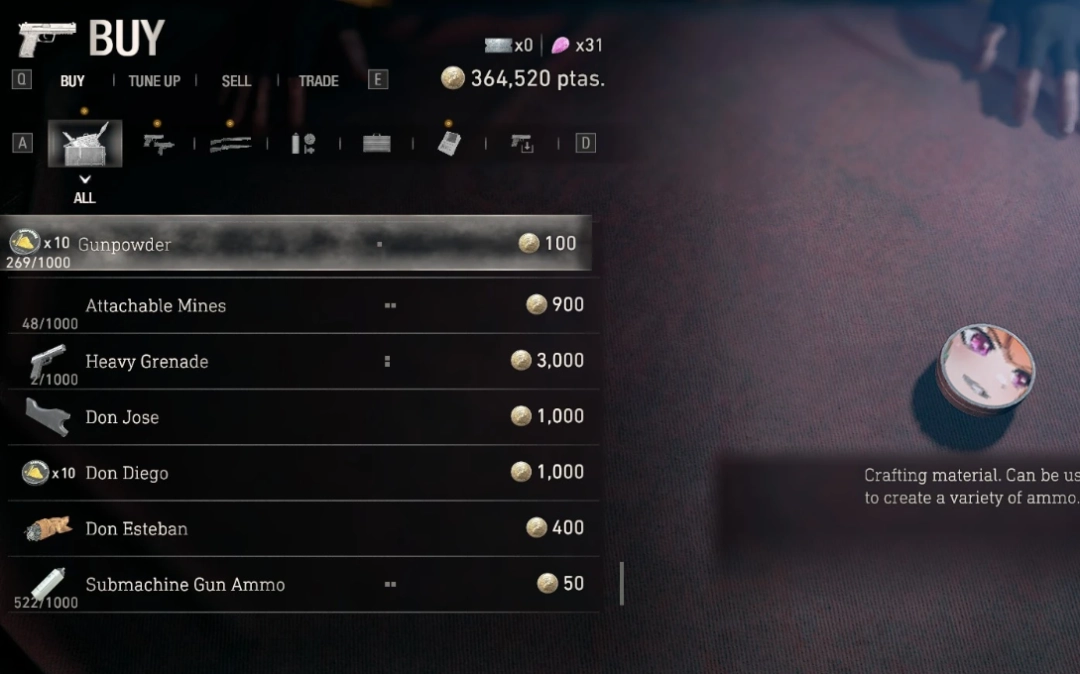Select the Don Jose item
1080x674 pixels.
pyautogui.click(x=300, y=417)
